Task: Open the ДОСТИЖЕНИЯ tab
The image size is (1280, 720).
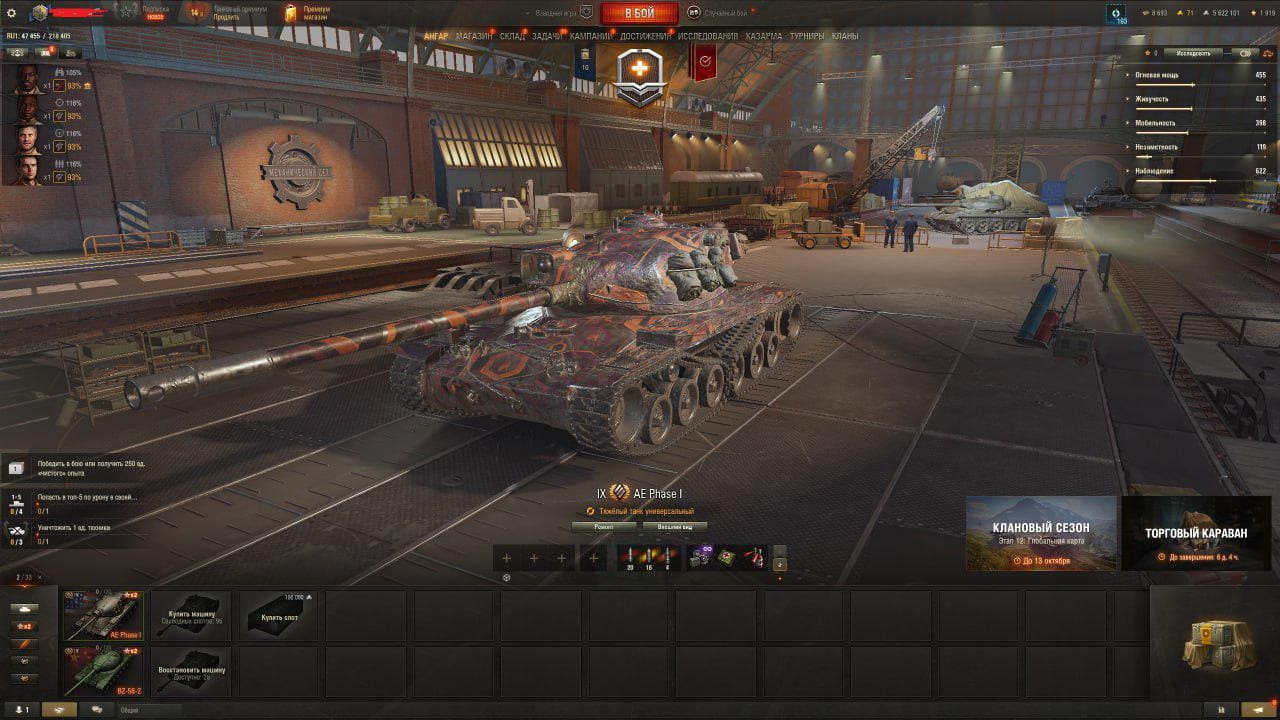Action: coord(645,36)
